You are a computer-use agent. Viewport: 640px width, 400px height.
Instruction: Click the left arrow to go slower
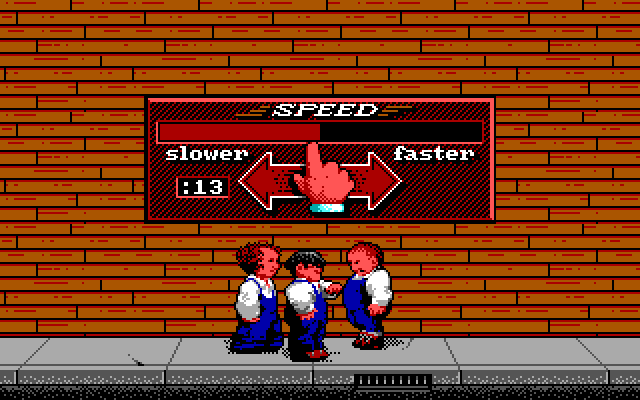264,181
